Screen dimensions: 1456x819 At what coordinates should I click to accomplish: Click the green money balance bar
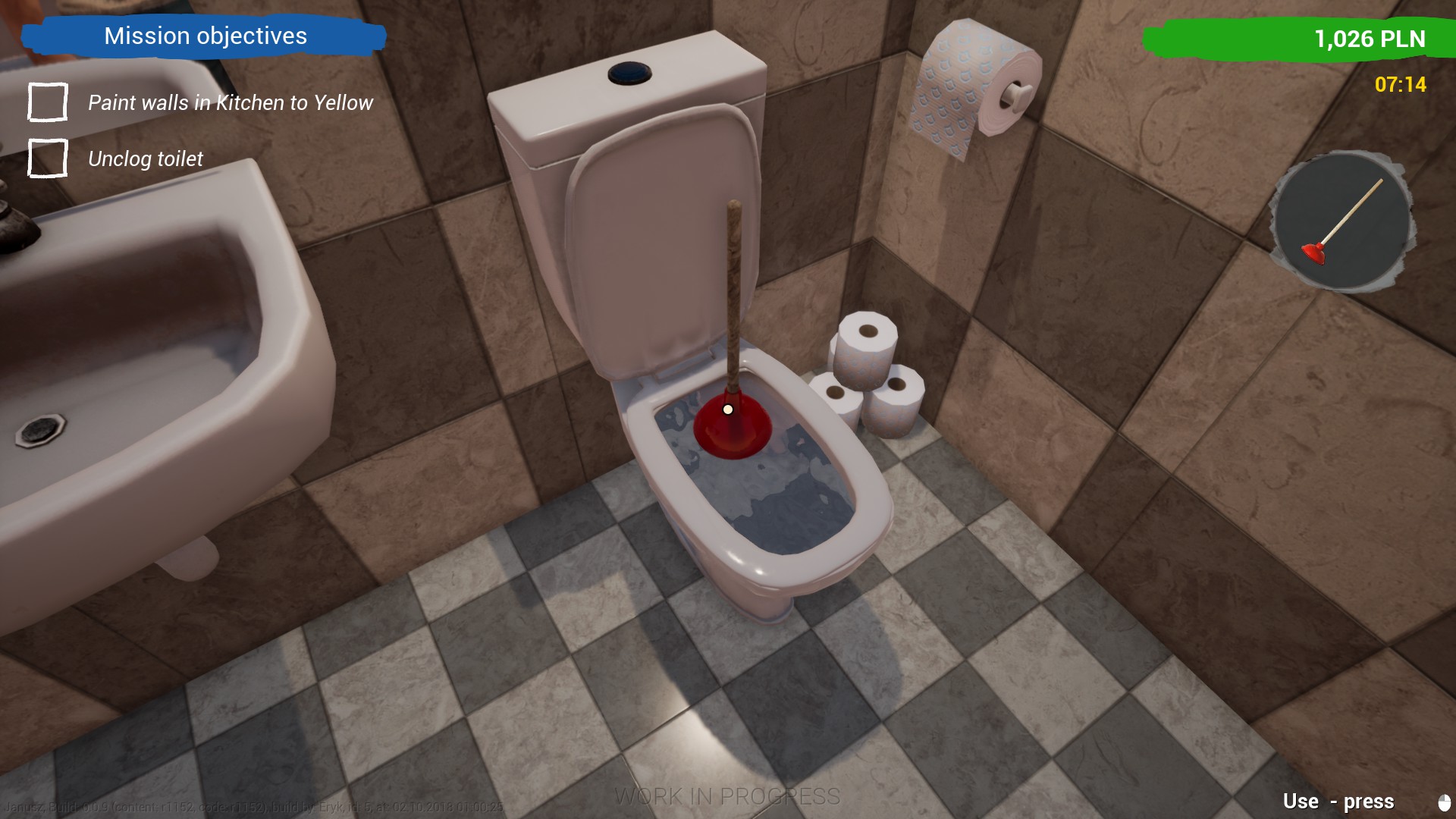(x=1289, y=38)
